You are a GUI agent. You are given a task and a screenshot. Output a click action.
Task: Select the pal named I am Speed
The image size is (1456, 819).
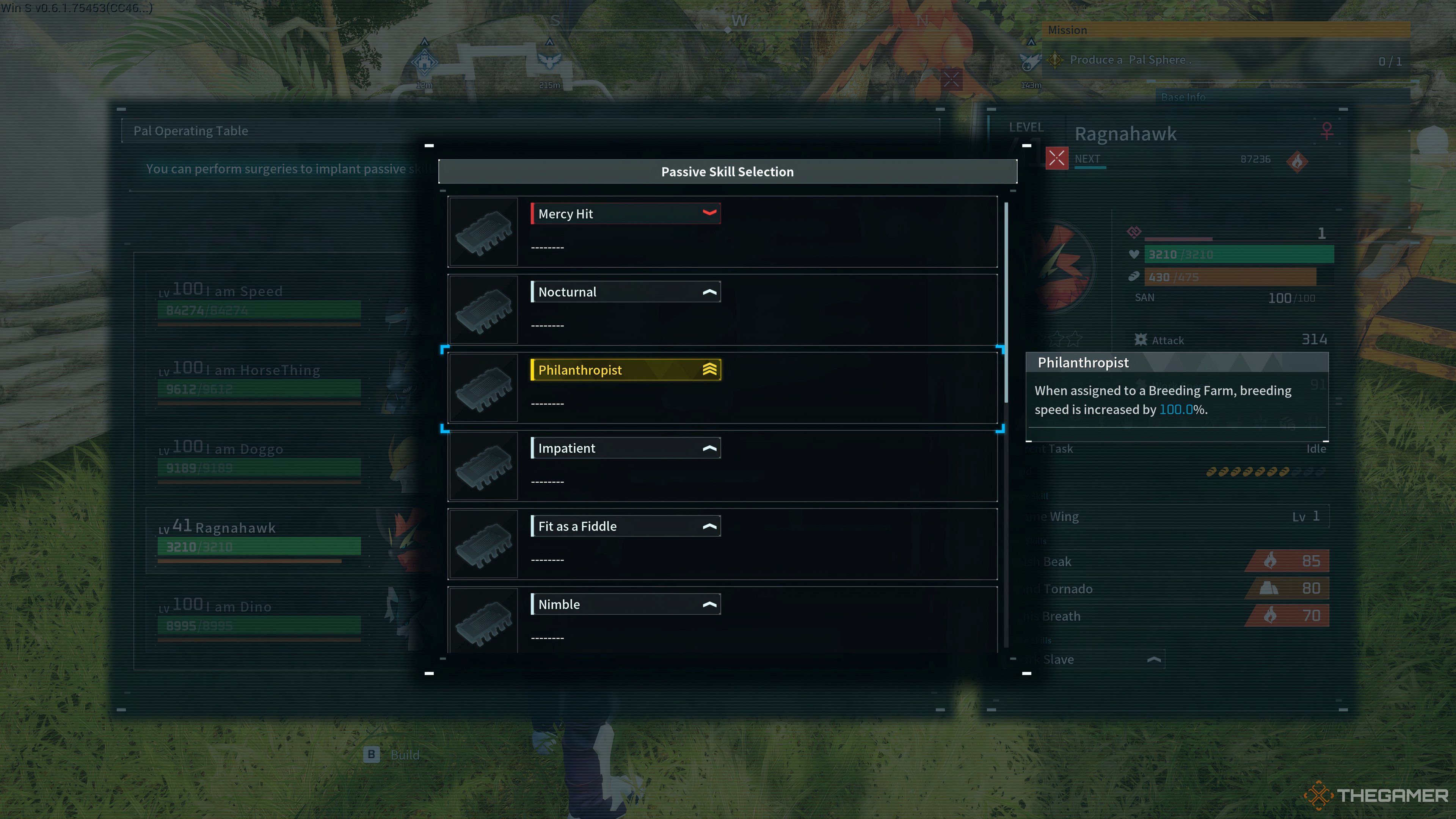coord(260,303)
